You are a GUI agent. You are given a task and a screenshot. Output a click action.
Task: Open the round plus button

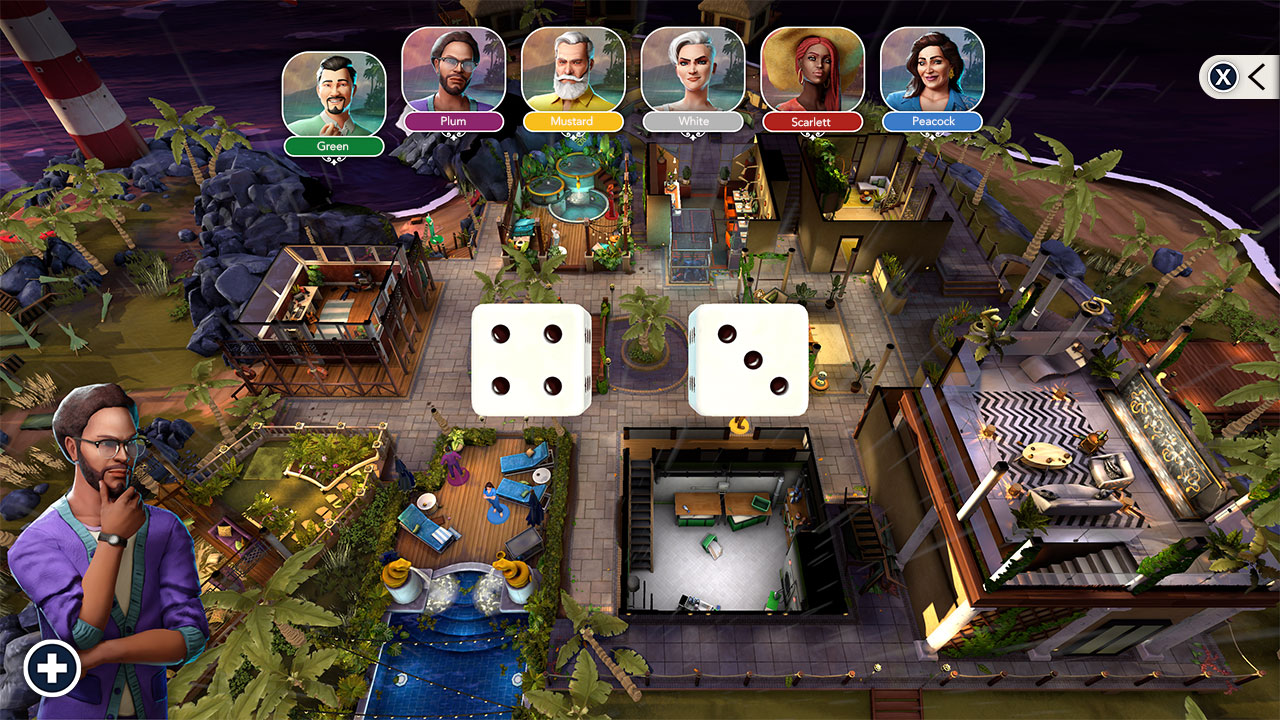click(x=52, y=668)
